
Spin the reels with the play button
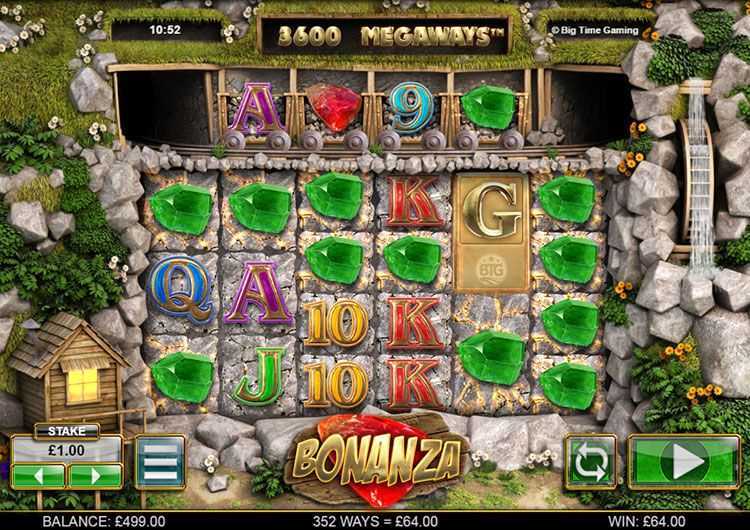pos(685,461)
